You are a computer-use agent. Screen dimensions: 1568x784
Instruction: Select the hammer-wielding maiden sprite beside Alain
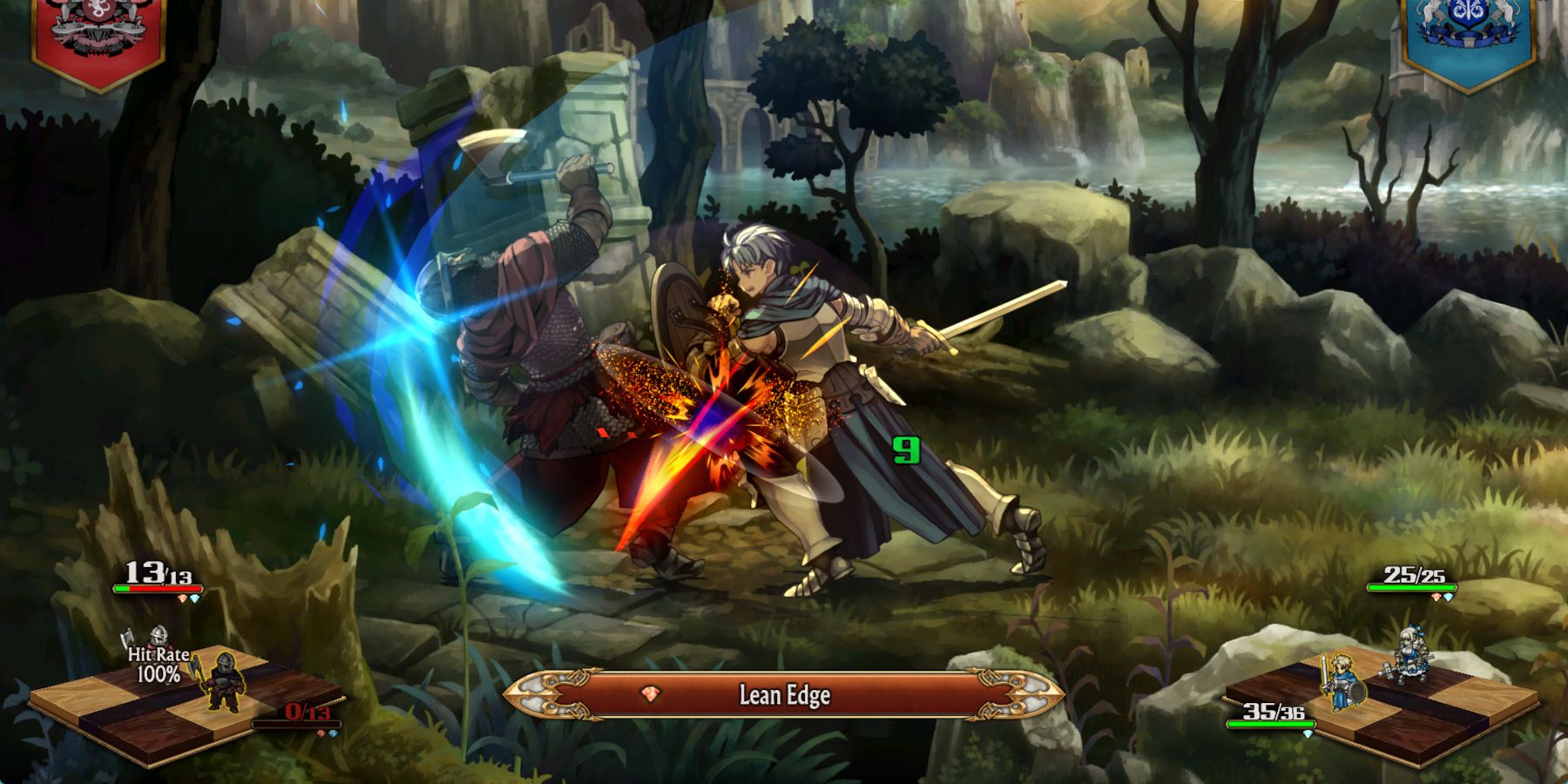pyautogui.click(x=1412, y=655)
